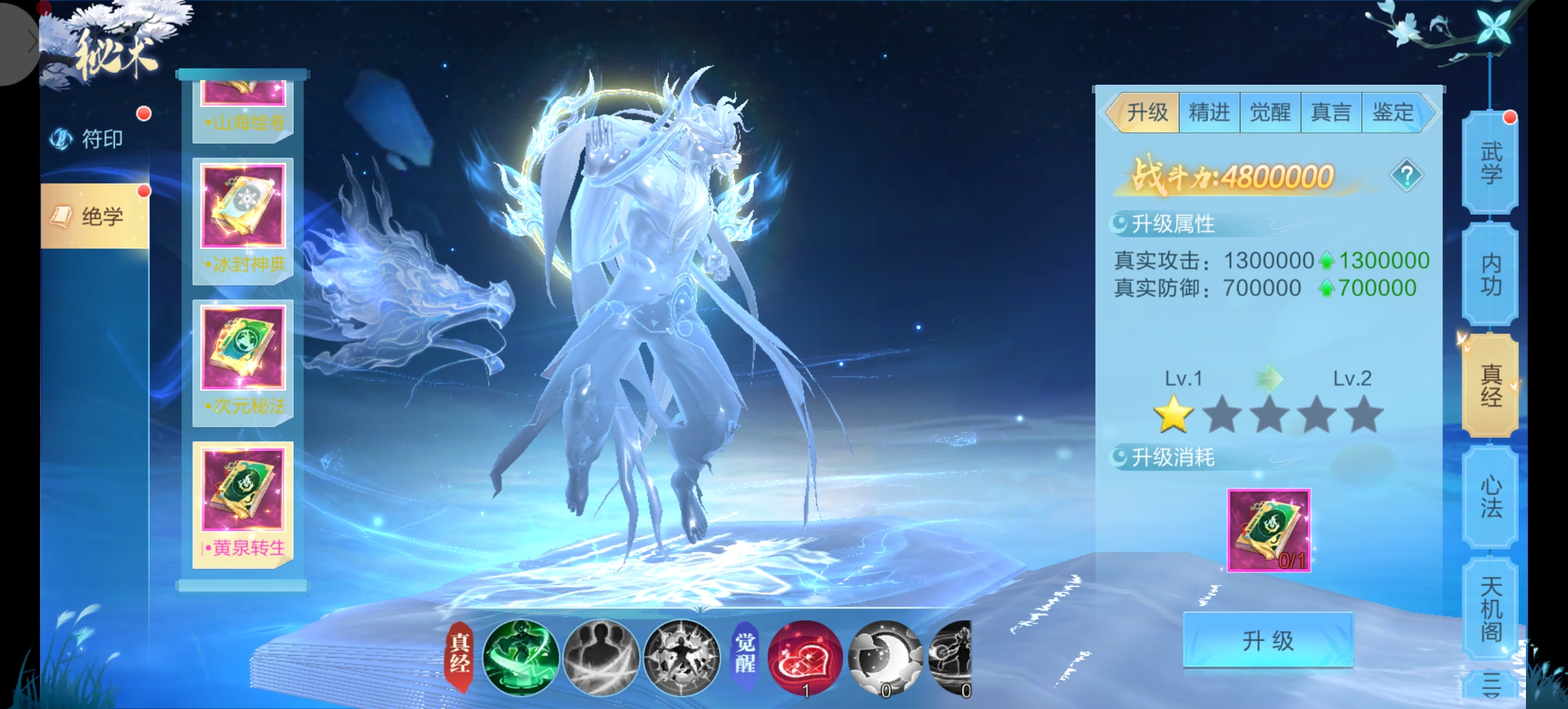This screenshot has width=1568, height=709.
Task: Select the red heart 觉醒 skill icon
Action: pos(805,657)
